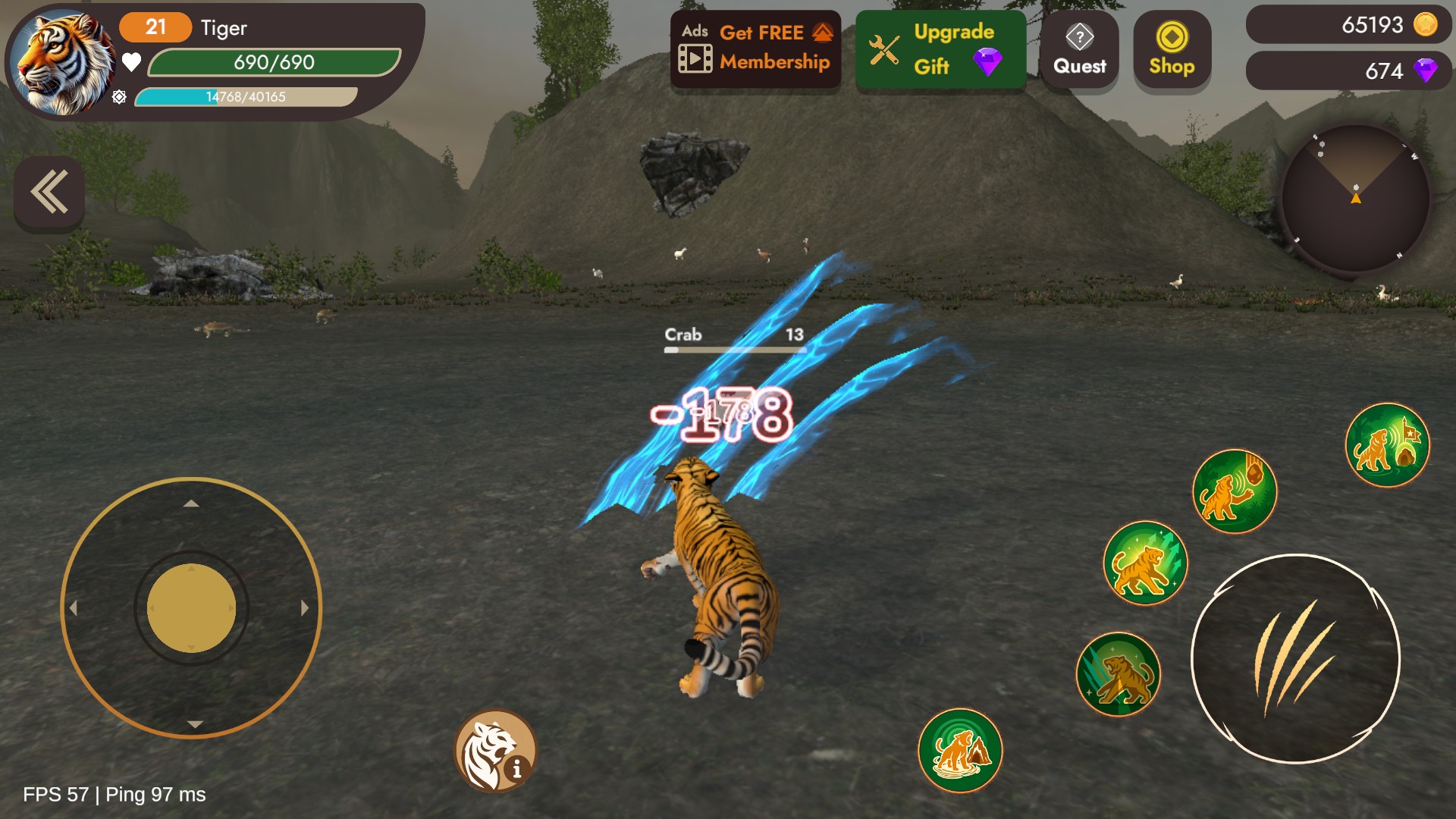Activate the crouching tiger skill in grass
Viewport: 1456px width, 819px height.
[1119, 674]
